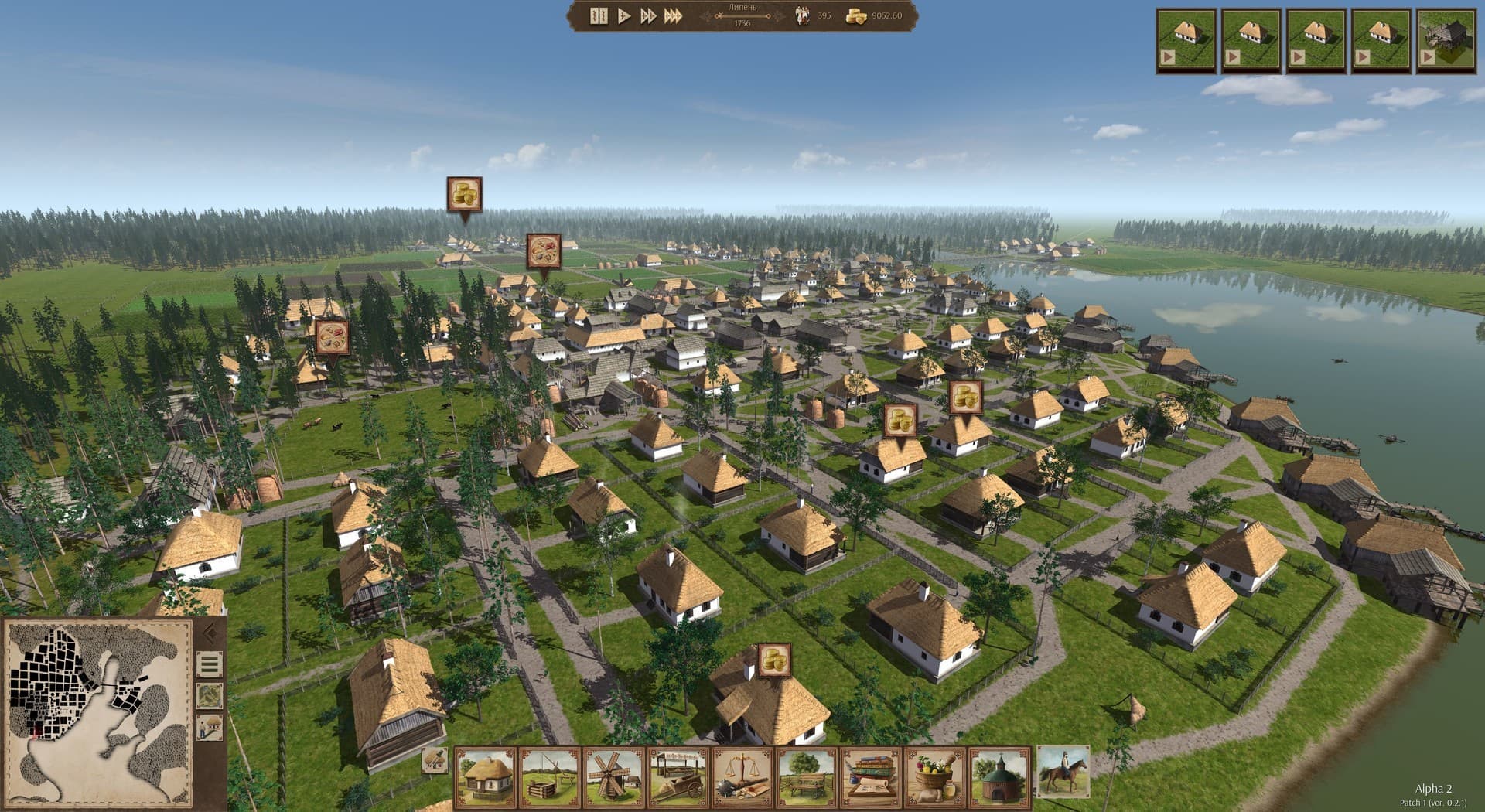Click the right arrow beside the year timeline
The width and height of the screenshot is (1485, 812).
point(779,15)
